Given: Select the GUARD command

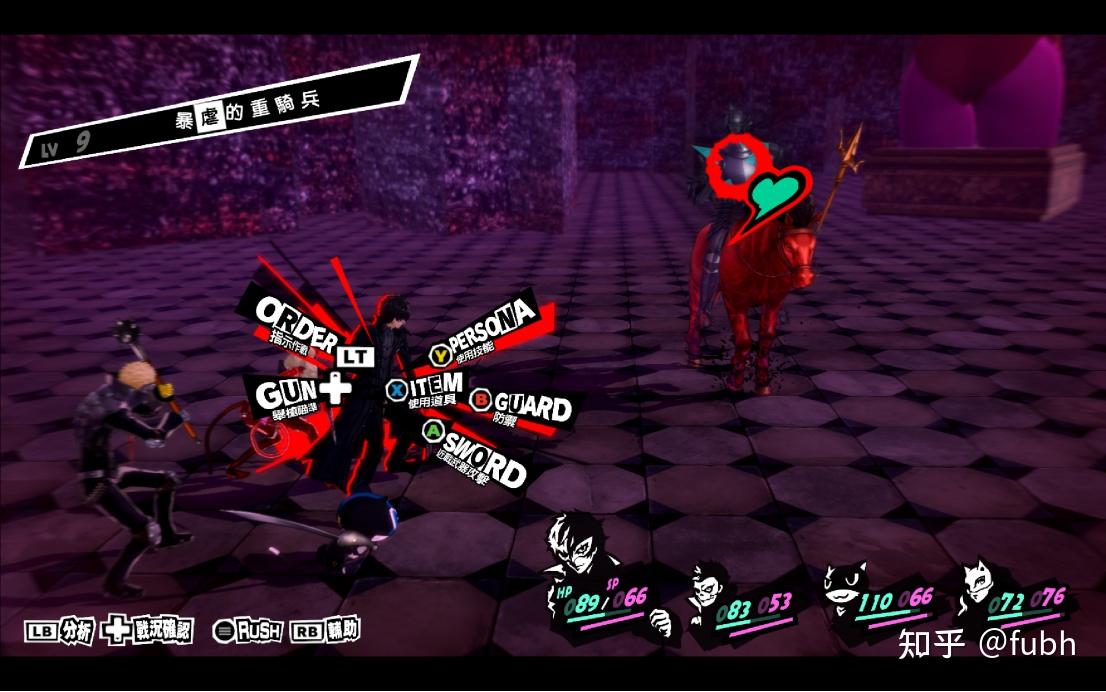Looking at the screenshot, I should (x=522, y=405).
